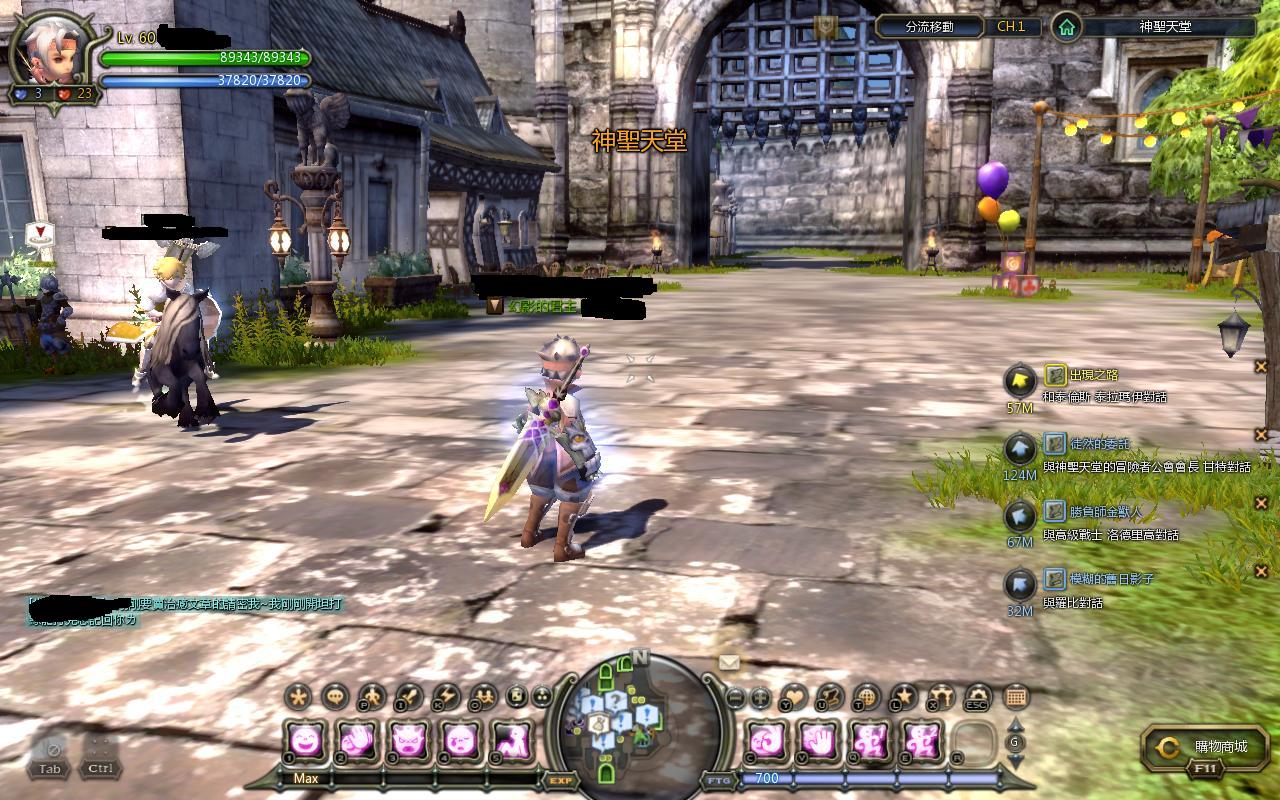The height and width of the screenshot is (800, 1280).
Task: Open the 購物商城 cash shop
Action: [1208, 747]
